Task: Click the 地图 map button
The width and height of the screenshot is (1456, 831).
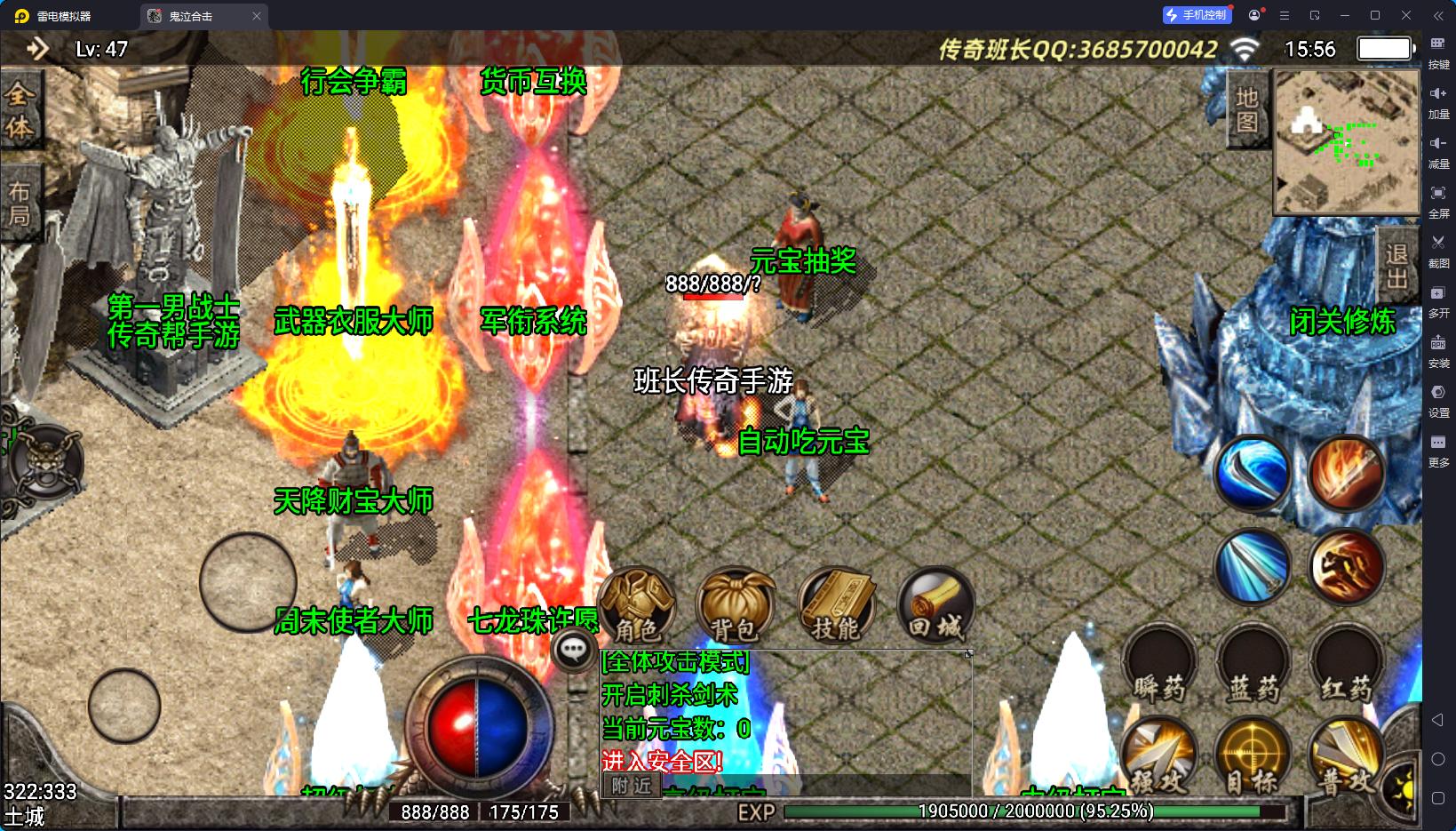Action: click(1246, 109)
